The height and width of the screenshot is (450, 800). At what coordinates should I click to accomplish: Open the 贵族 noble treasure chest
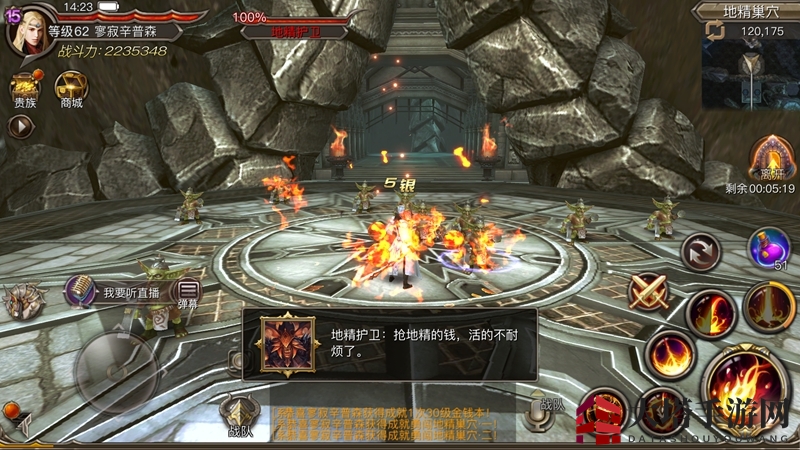[24, 86]
